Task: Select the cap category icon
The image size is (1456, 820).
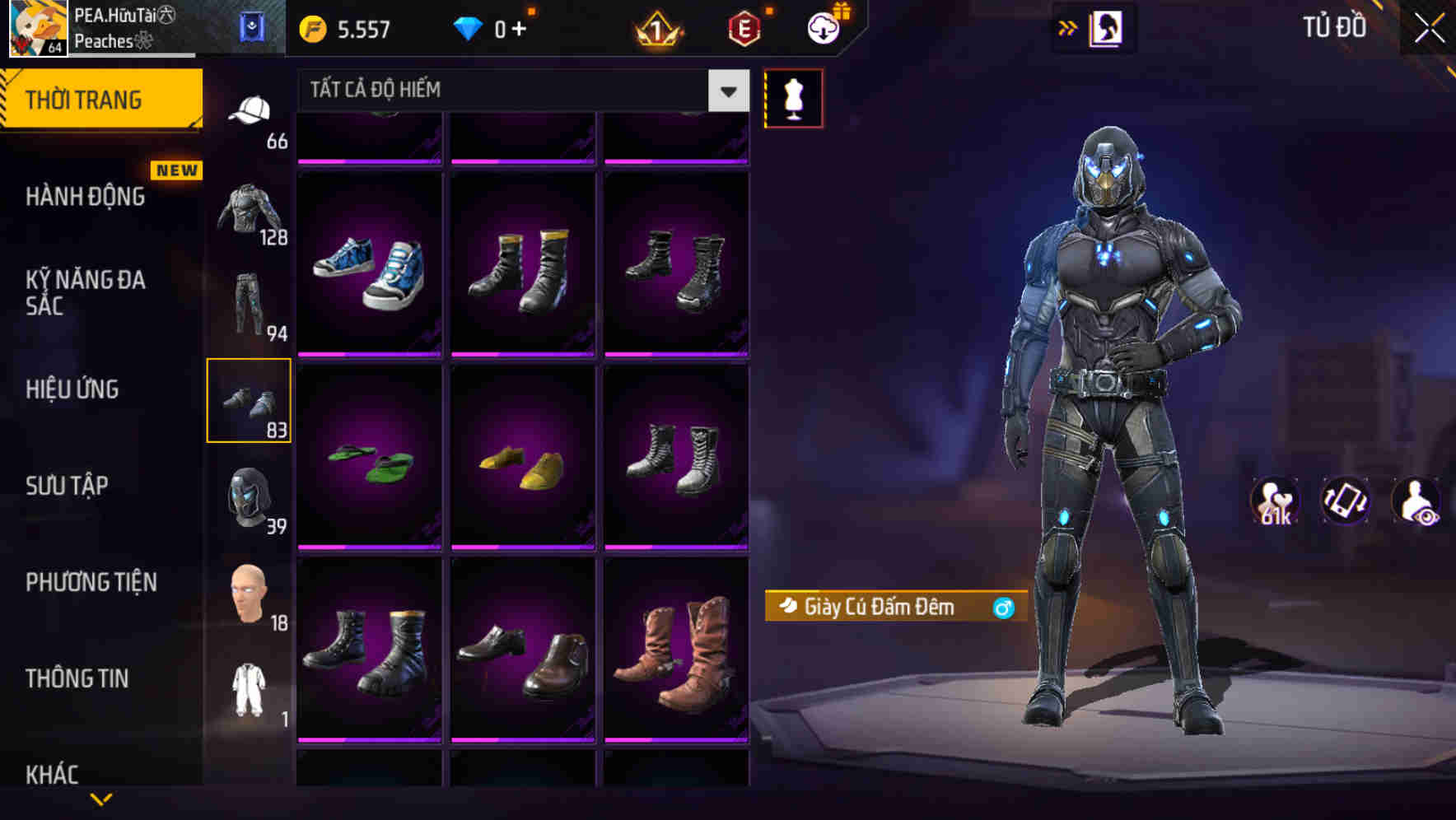Action: coord(251,111)
